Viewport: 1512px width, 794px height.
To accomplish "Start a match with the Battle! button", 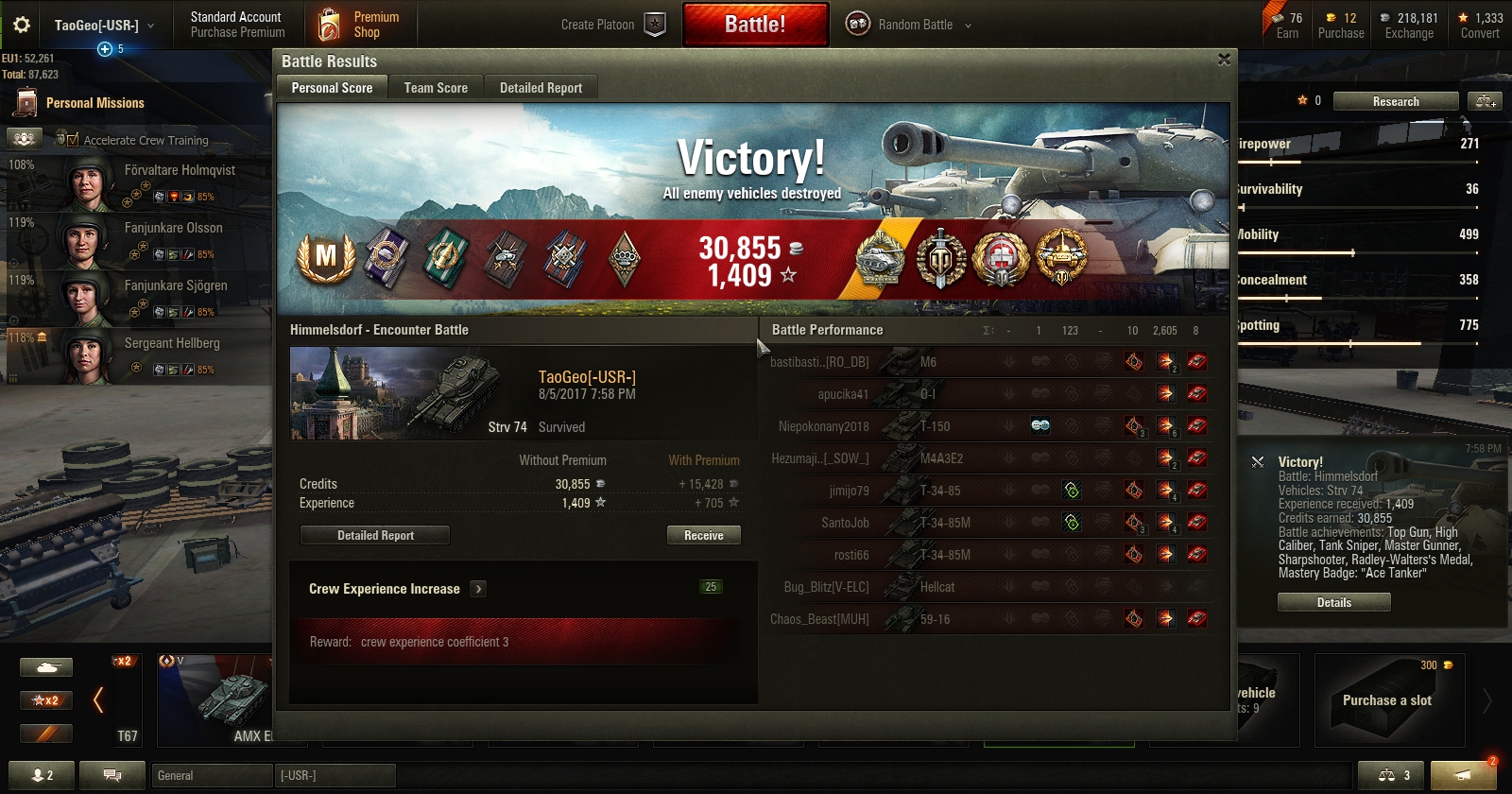I will point(755,25).
